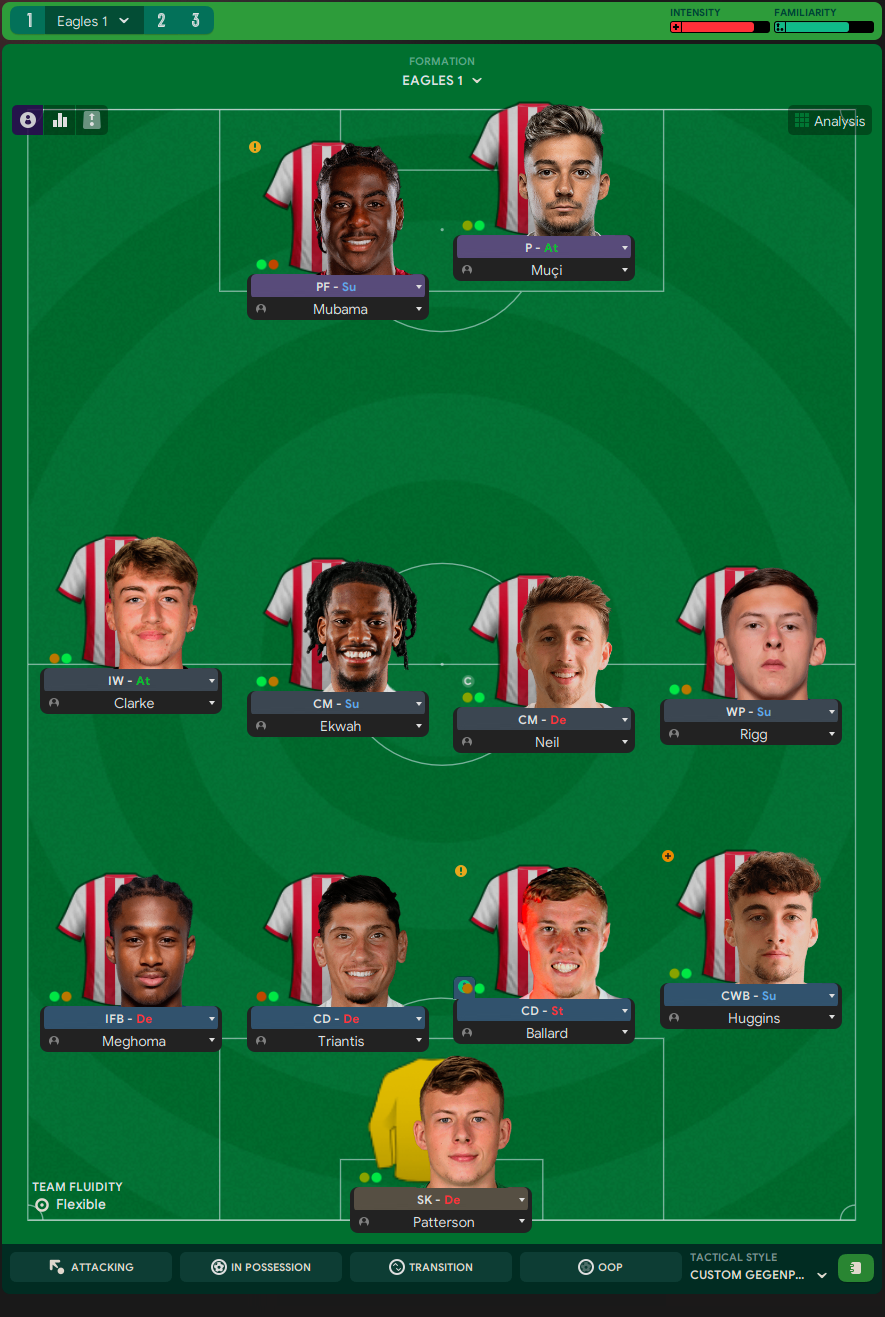Change Muçi's Poacher role dropdown

click(x=544, y=248)
